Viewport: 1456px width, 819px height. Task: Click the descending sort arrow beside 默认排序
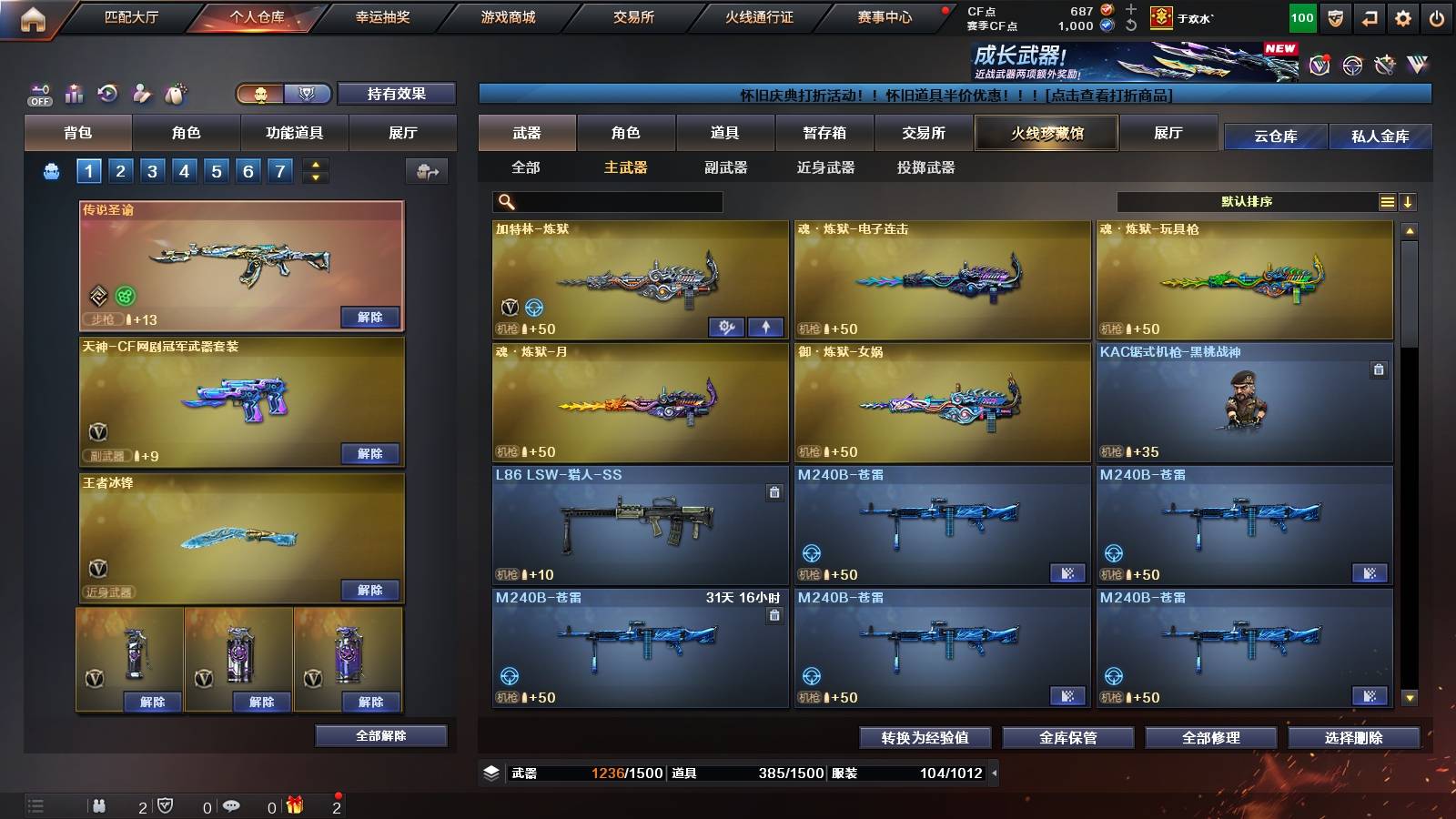(x=1410, y=200)
